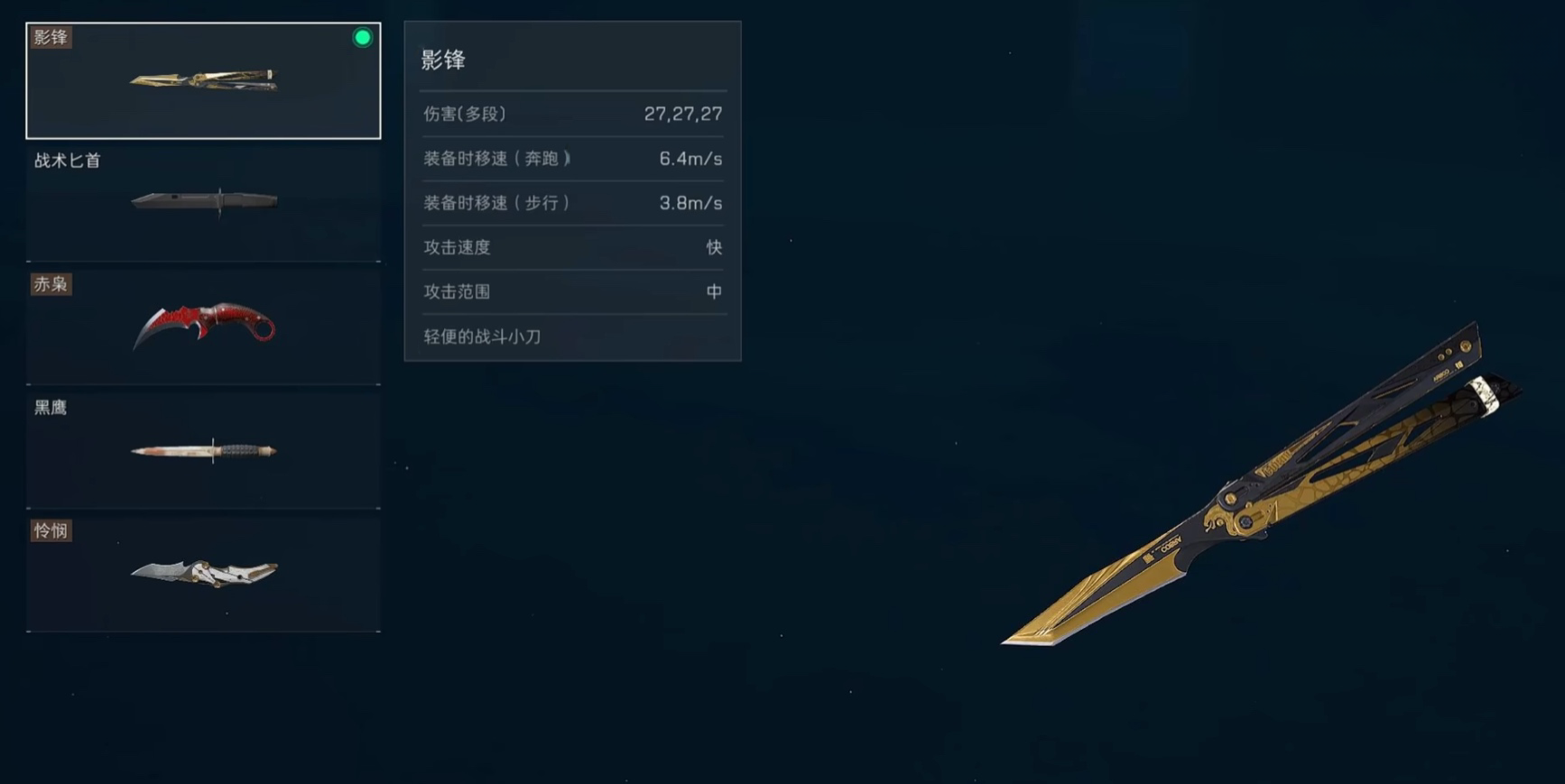The image size is (1565, 784).
Task: Click the 黑鹰 knife icon
Action: click(x=203, y=447)
